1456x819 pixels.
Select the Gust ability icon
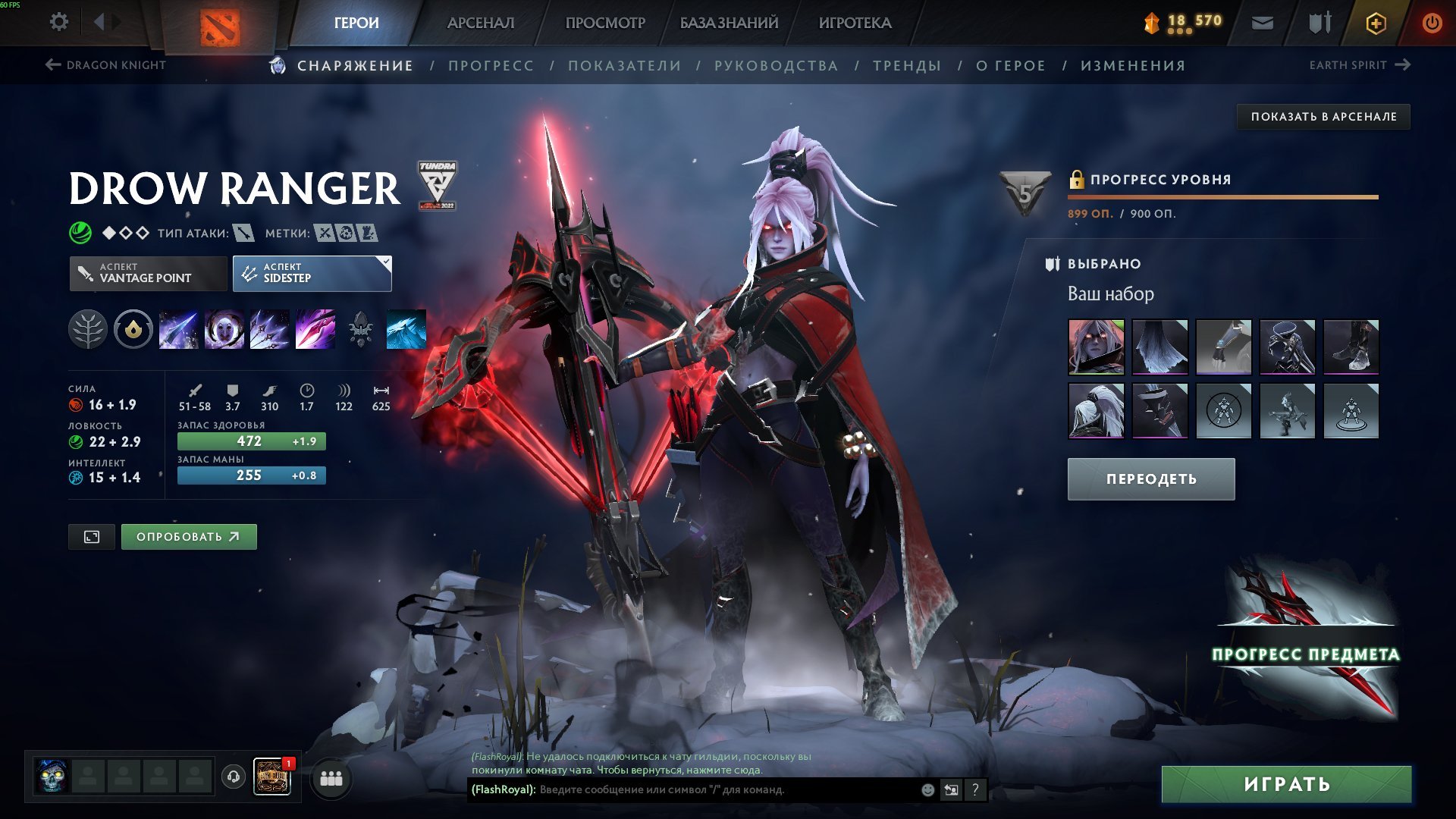pyautogui.click(x=224, y=329)
